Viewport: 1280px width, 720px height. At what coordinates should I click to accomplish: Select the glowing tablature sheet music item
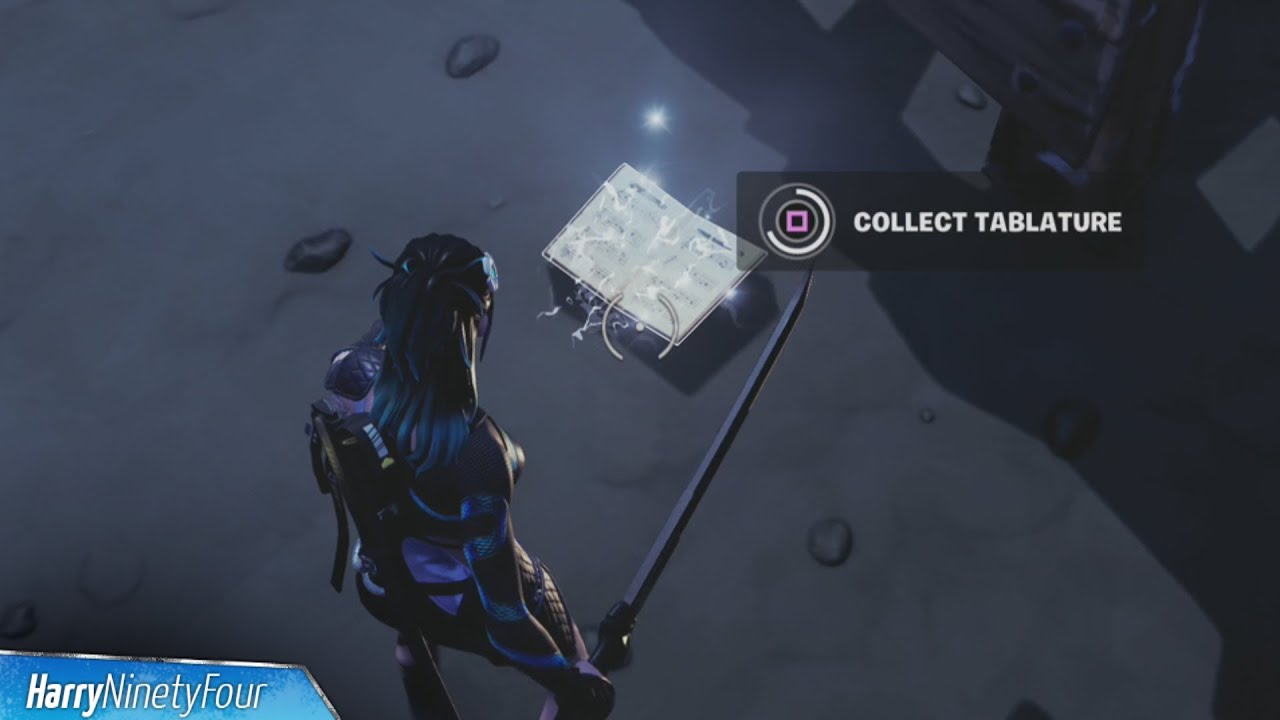[x=640, y=250]
